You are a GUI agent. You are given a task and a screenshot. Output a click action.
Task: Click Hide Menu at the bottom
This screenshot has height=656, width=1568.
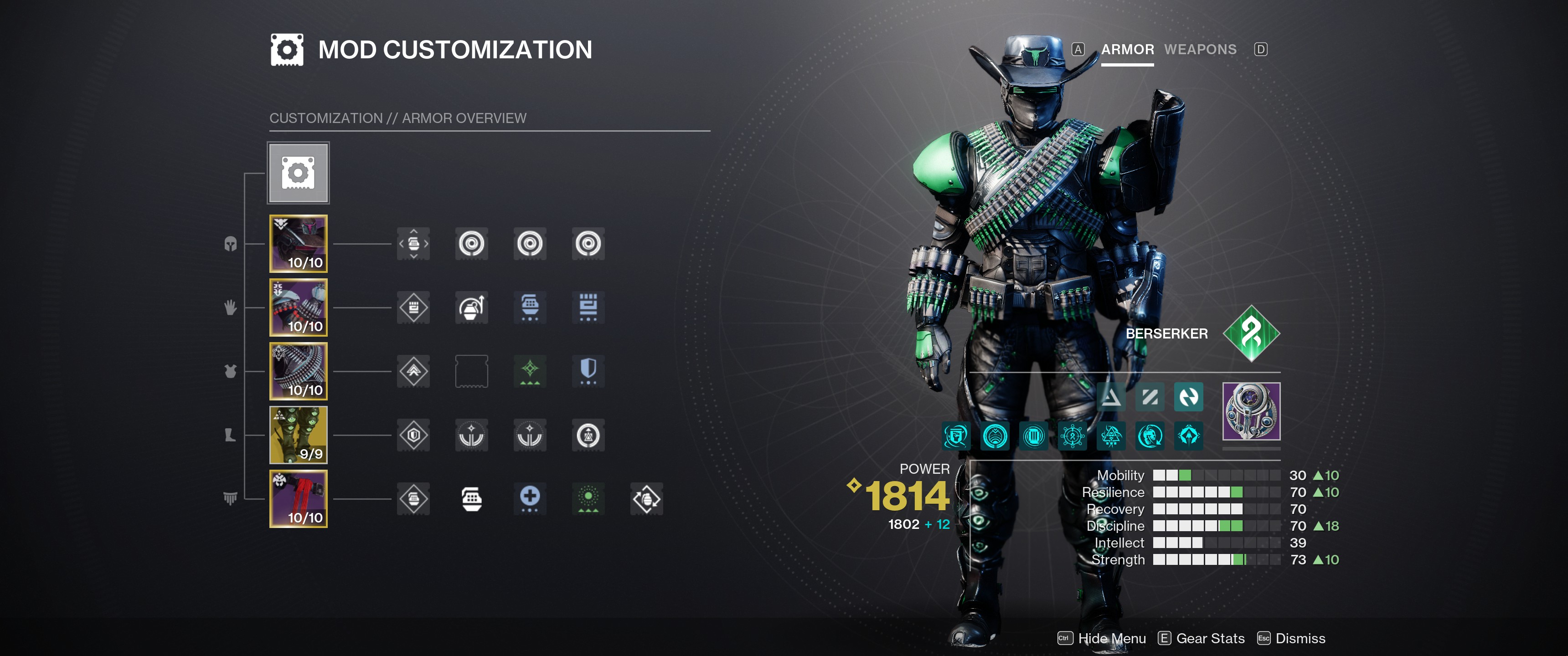pyautogui.click(x=1111, y=638)
